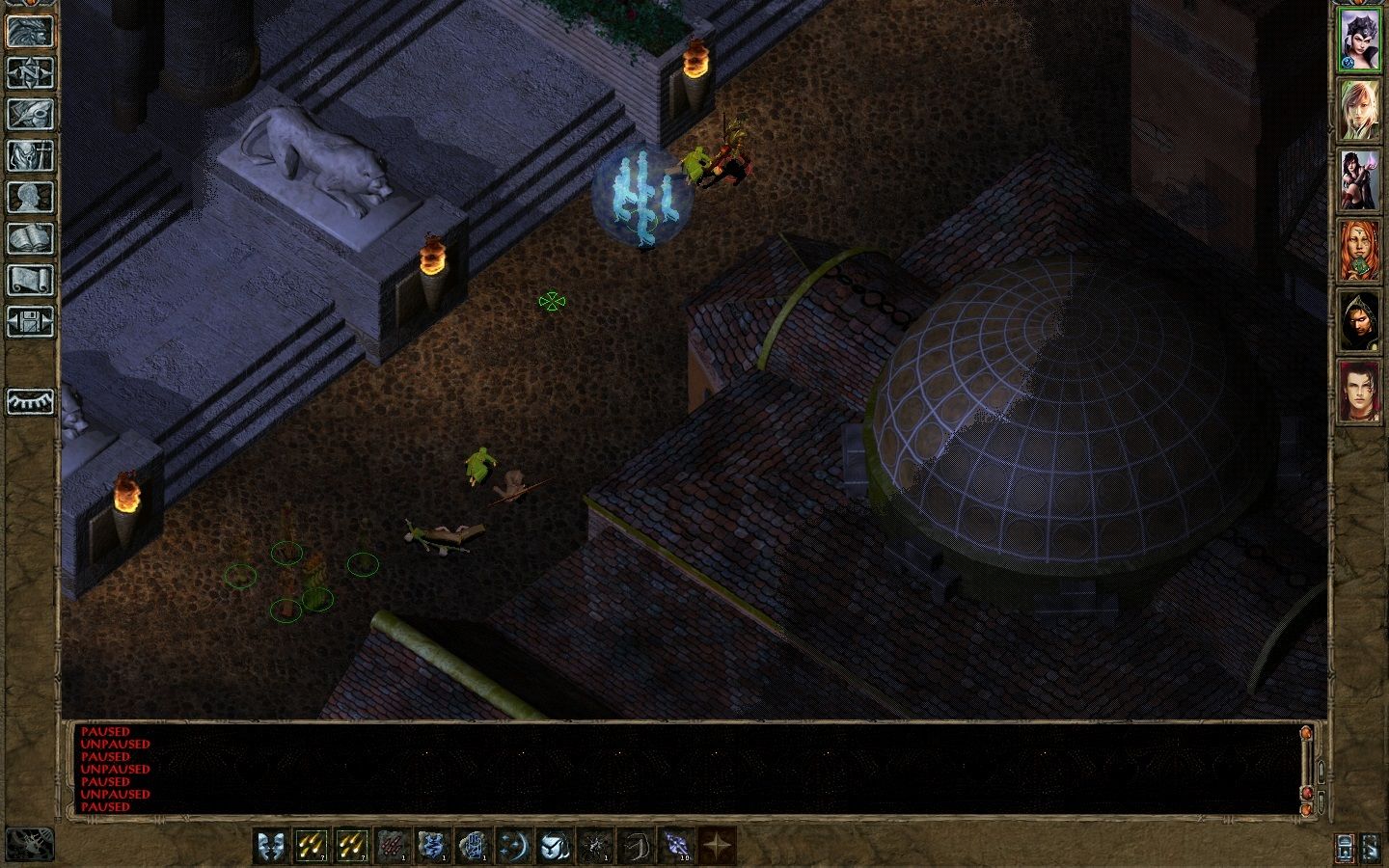Image resolution: width=1389 pixels, height=868 pixels.
Task: Select the red-haired woman portrait
Action: [x=1360, y=251]
